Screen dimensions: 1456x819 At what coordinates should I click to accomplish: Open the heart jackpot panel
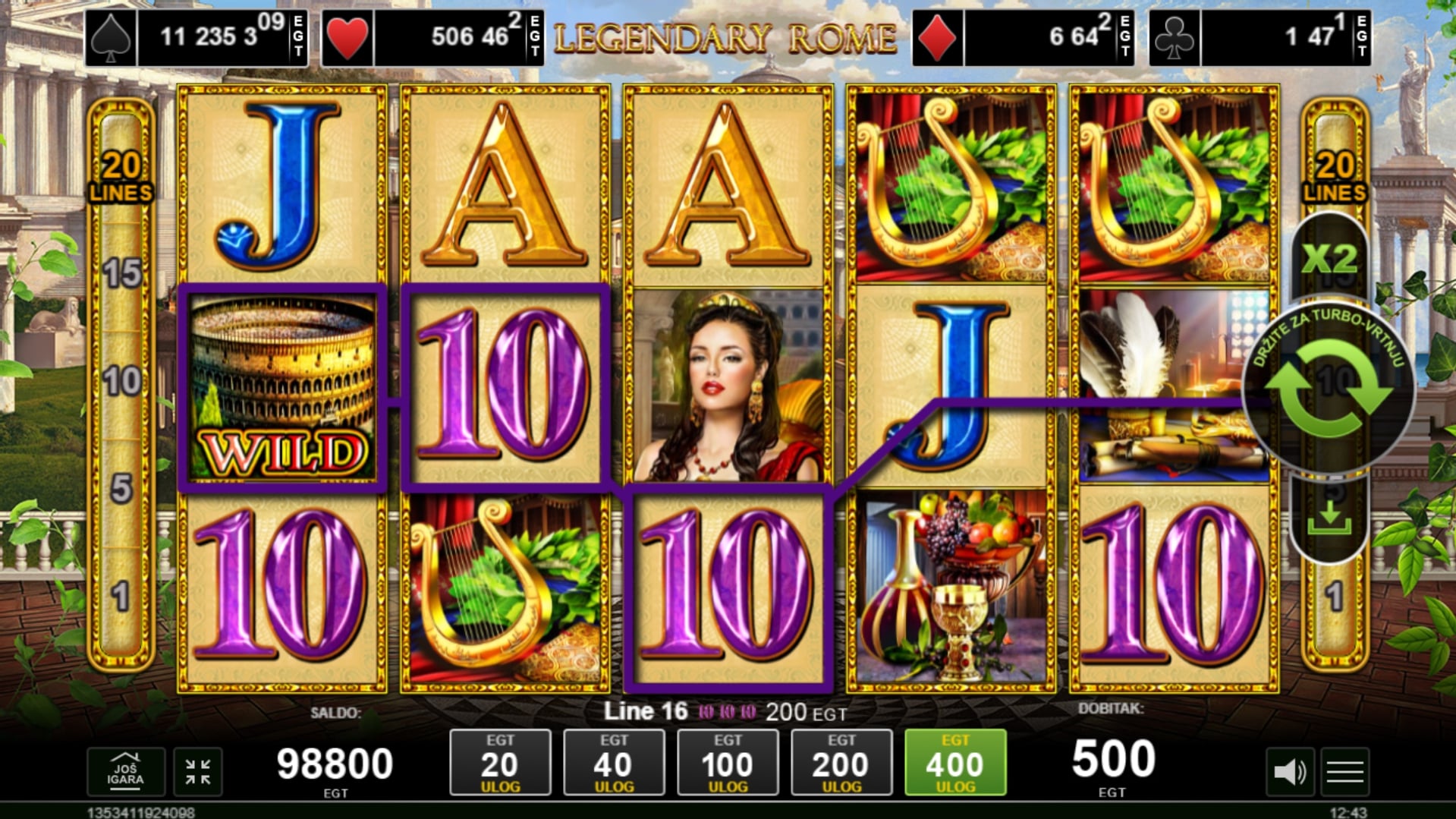click(x=432, y=37)
